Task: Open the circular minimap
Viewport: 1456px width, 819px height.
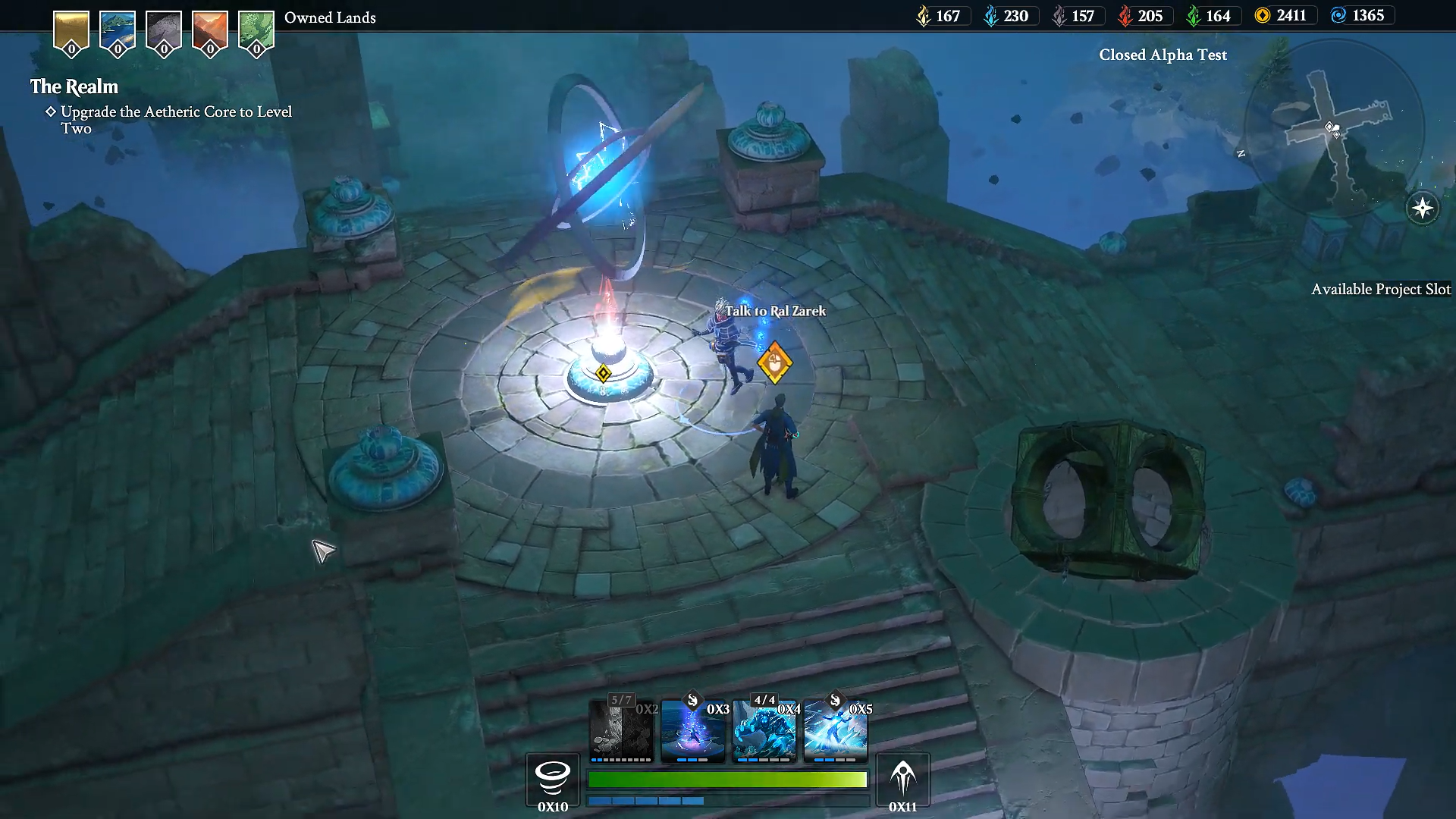Action: point(1333,130)
